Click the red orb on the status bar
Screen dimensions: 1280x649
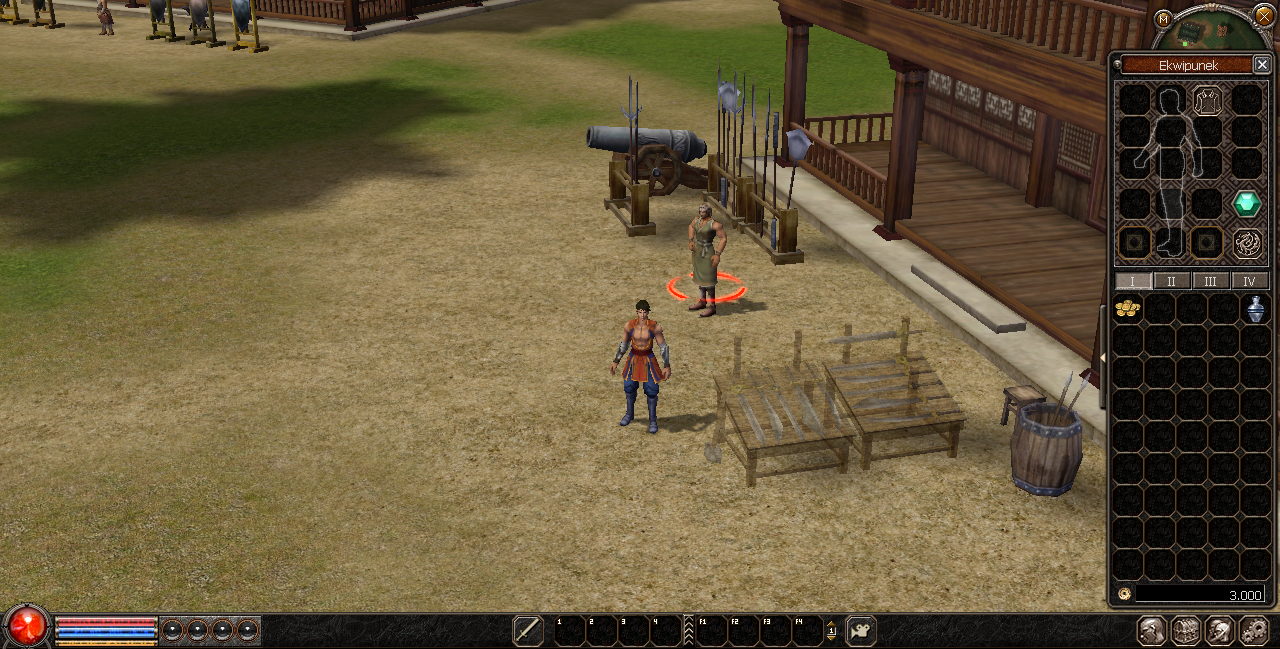(x=28, y=627)
